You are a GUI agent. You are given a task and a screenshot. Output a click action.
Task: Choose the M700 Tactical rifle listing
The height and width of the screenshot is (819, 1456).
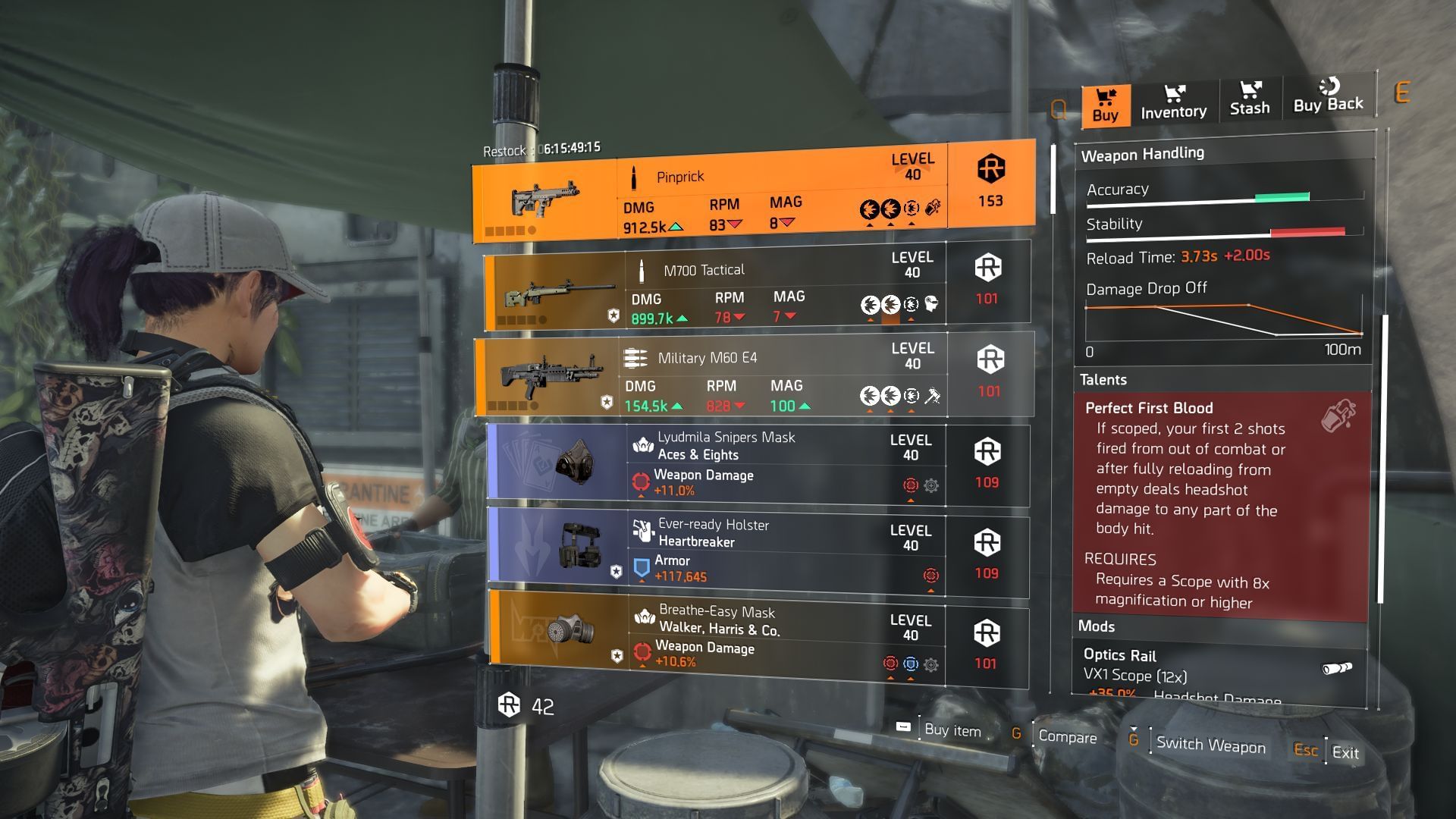(x=756, y=287)
